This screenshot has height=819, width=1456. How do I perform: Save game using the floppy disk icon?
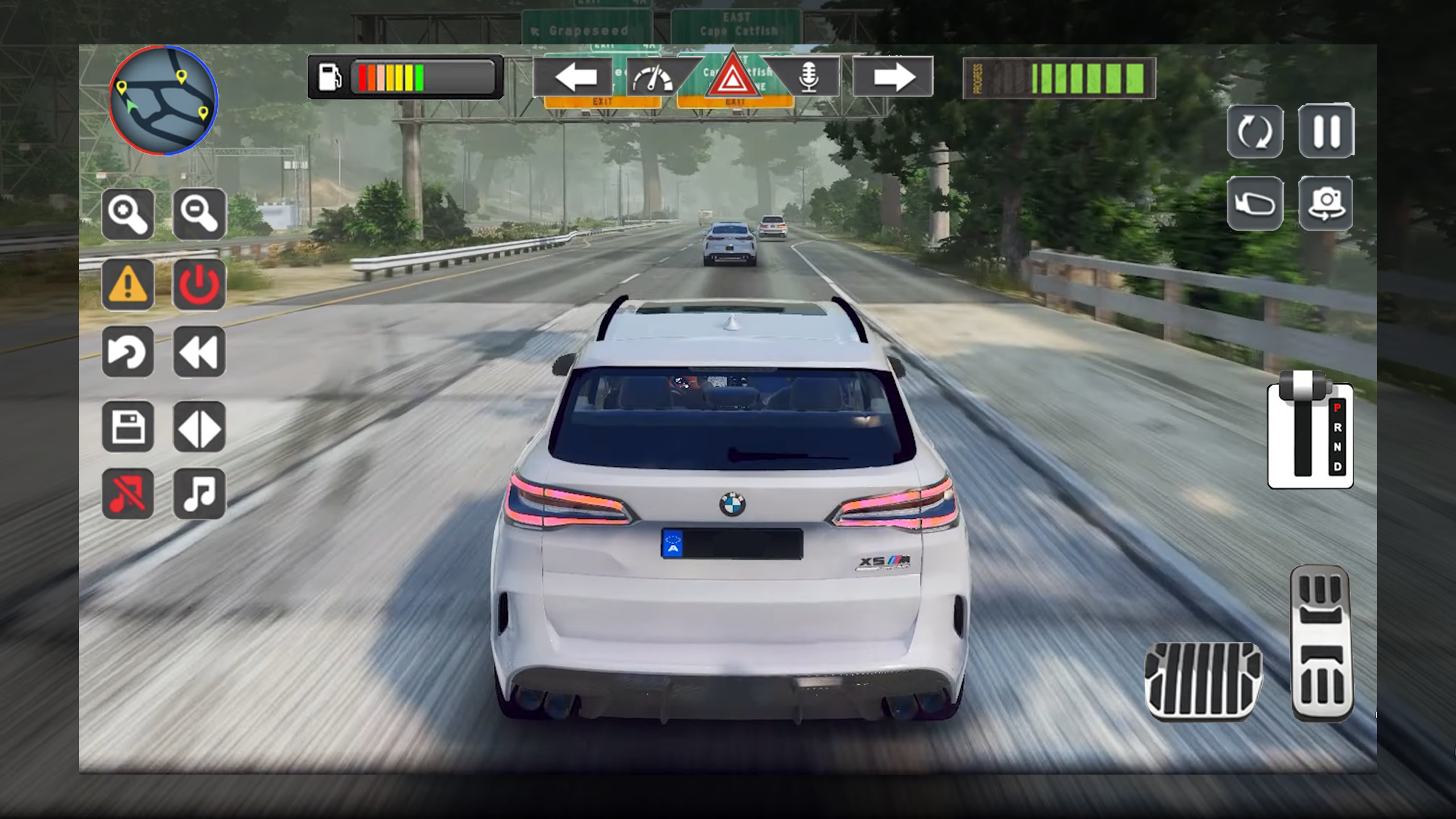[128, 427]
